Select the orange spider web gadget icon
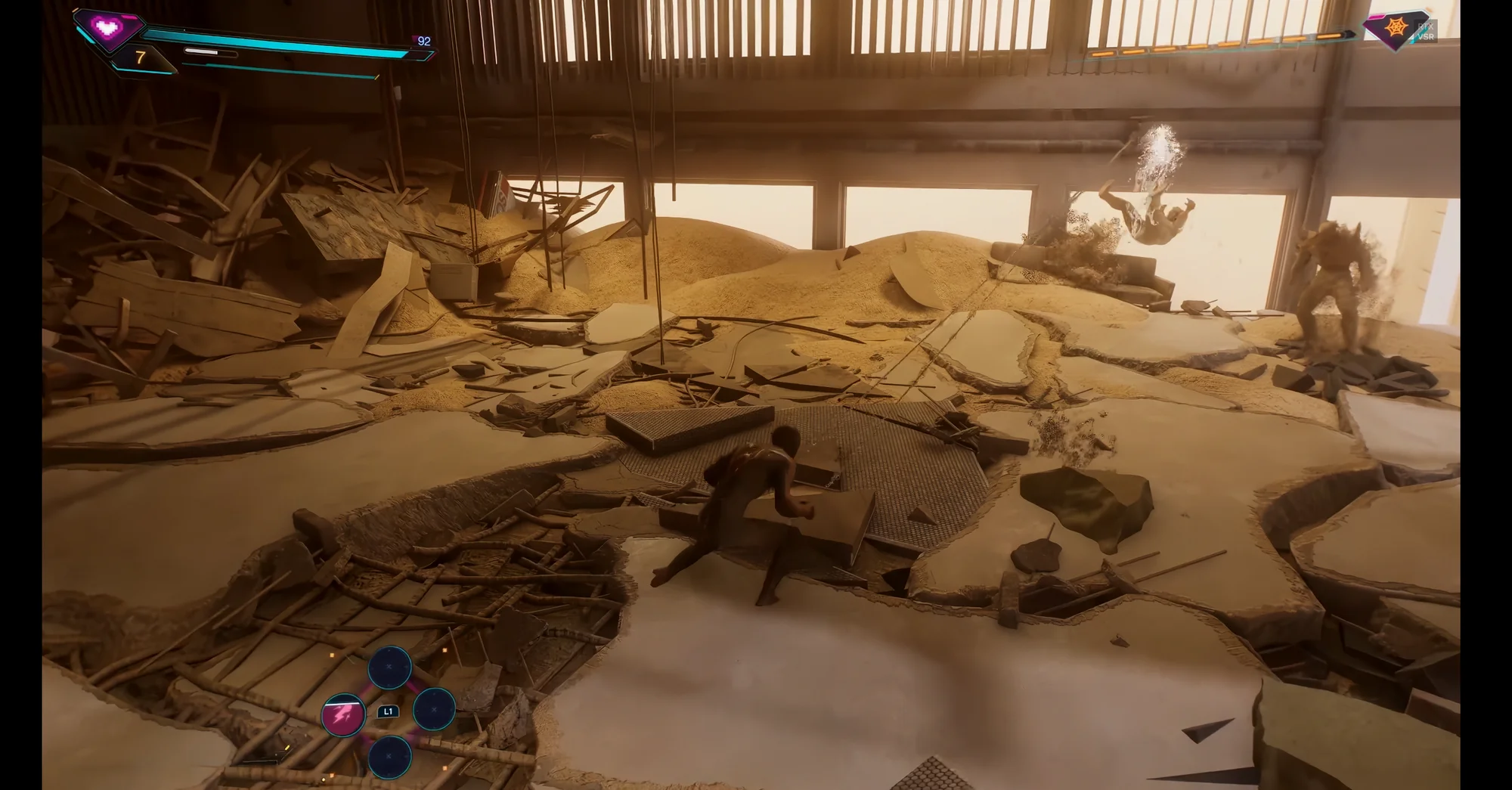Image resolution: width=1512 pixels, height=790 pixels. [x=1396, y=28]
